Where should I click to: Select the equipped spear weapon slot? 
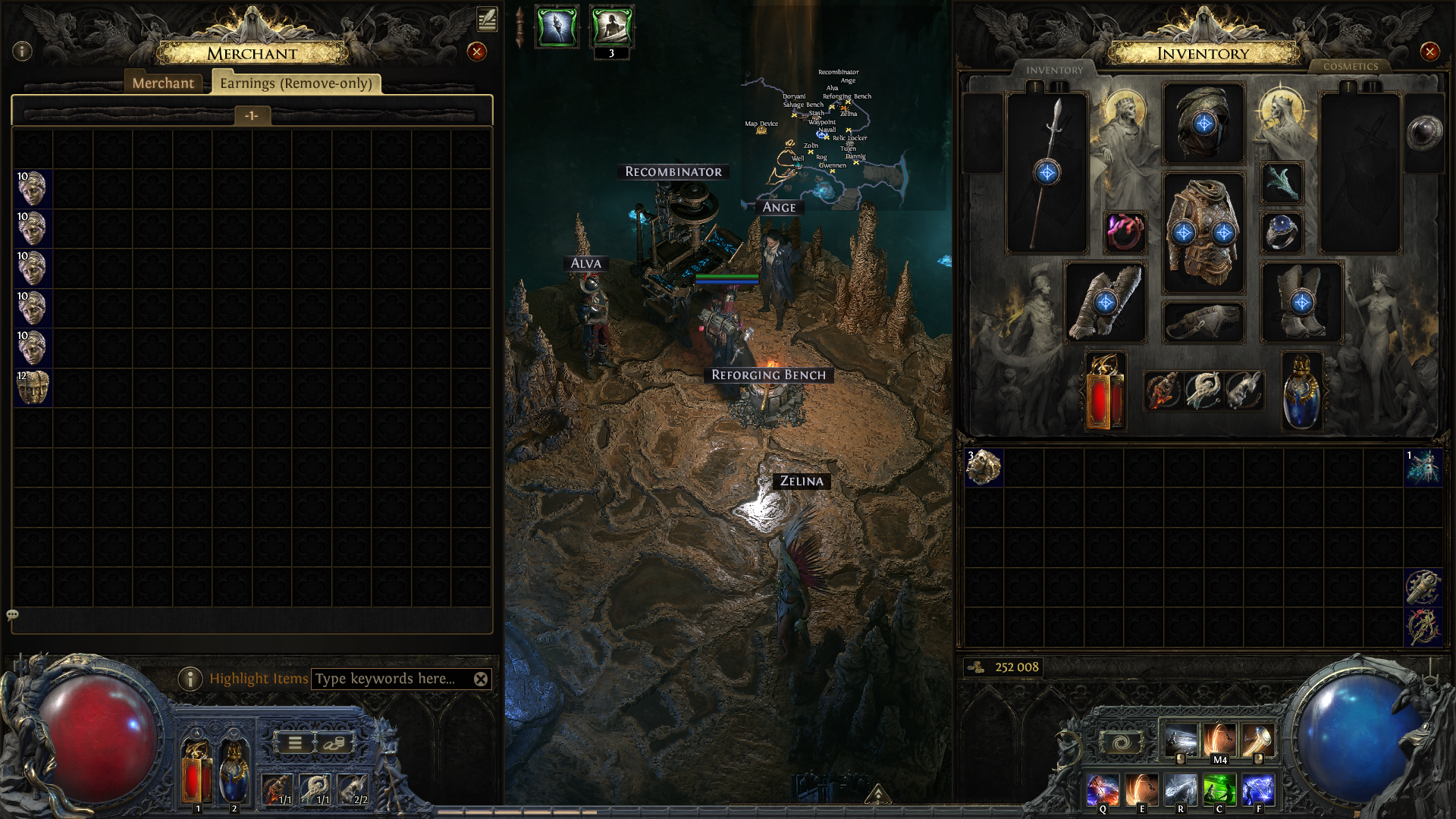pyautogui.click(x=1046, y=173)
